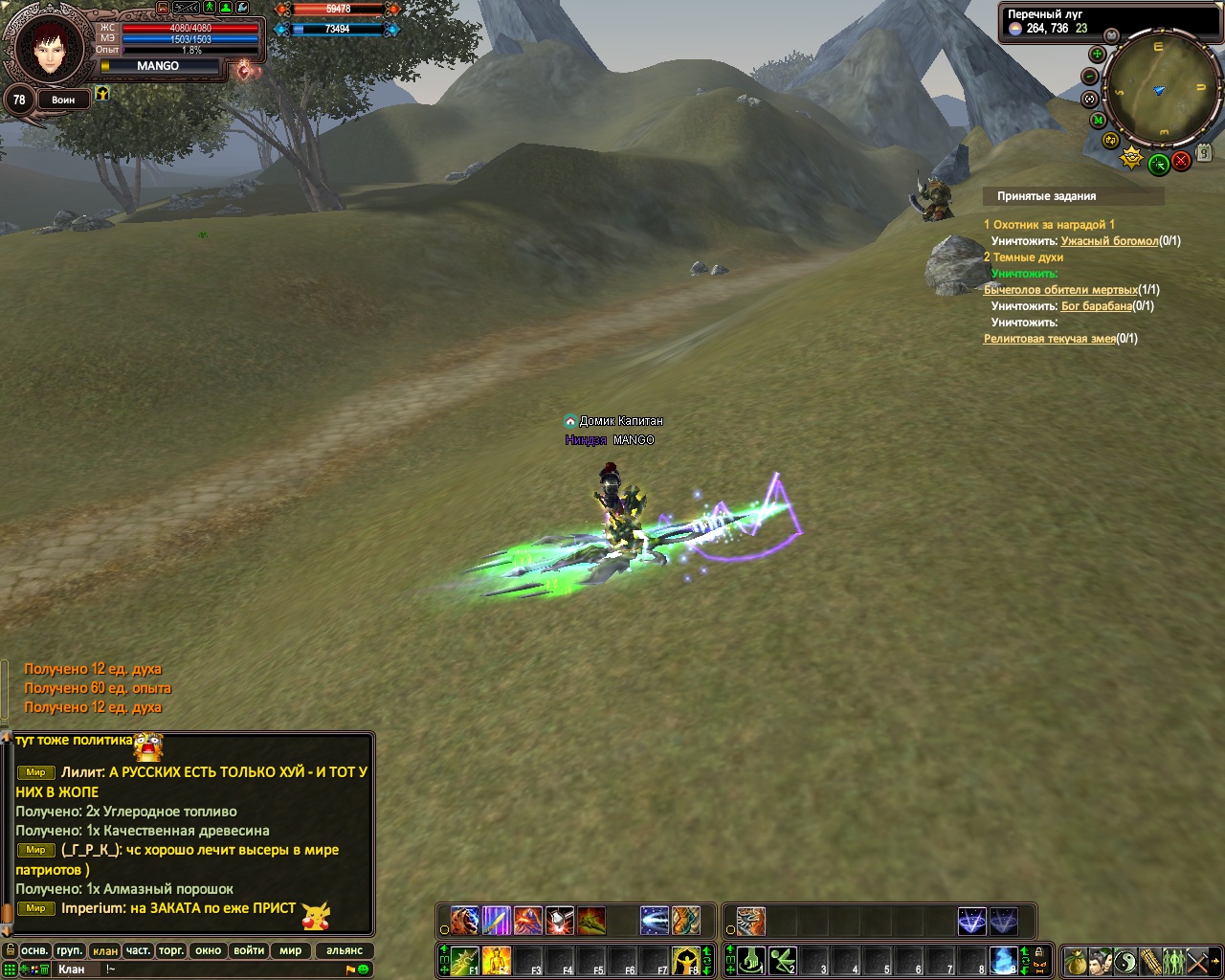
Task: Open the yin-yang menu icon
Action: 1125,960
